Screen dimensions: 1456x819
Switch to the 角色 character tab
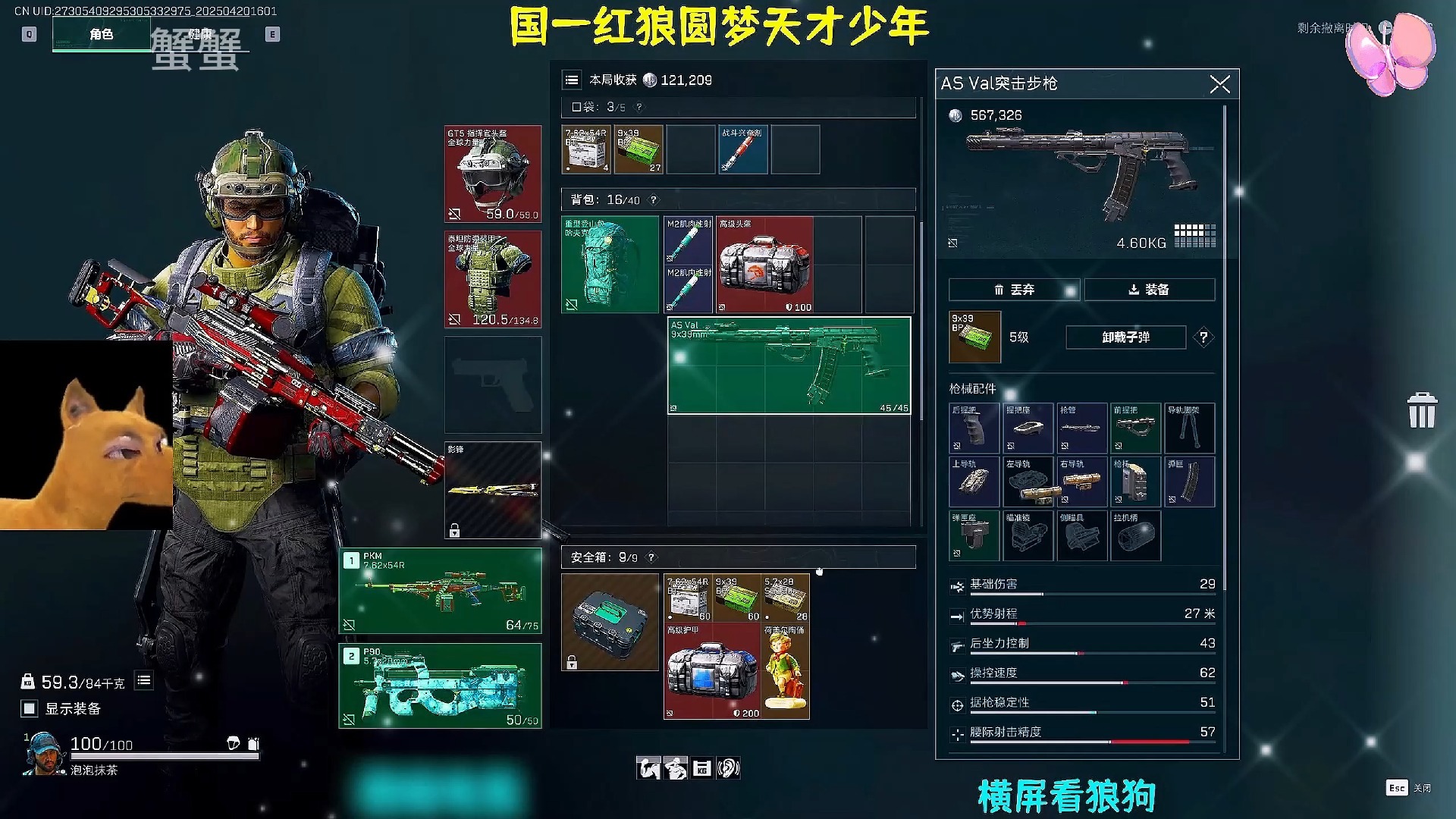coord(102,34)
